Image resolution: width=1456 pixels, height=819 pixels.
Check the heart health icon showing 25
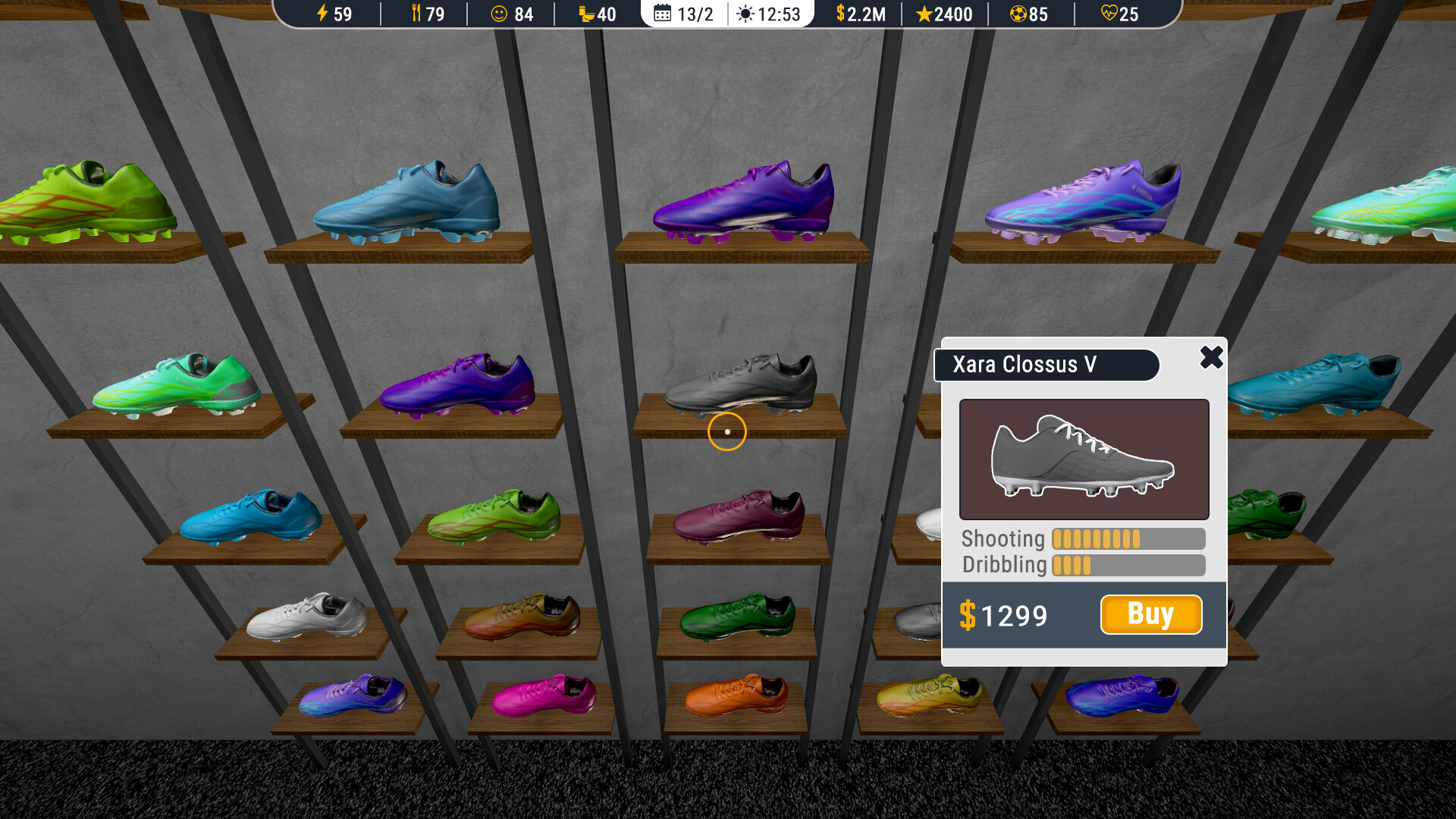1108,14
